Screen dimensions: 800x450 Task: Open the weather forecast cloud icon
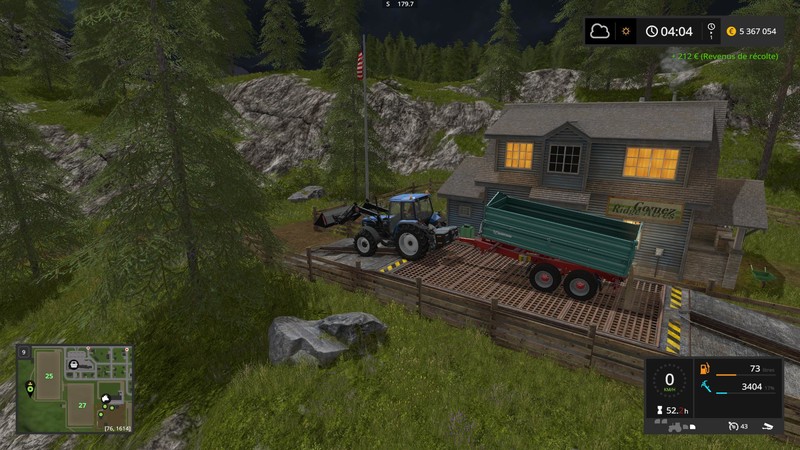tap(602, 31)
